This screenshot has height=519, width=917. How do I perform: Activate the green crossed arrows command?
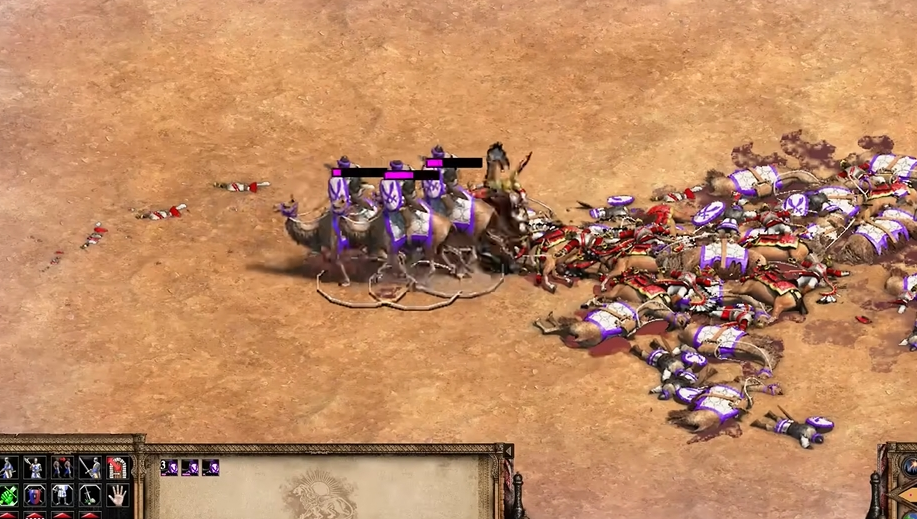[8, 495]
